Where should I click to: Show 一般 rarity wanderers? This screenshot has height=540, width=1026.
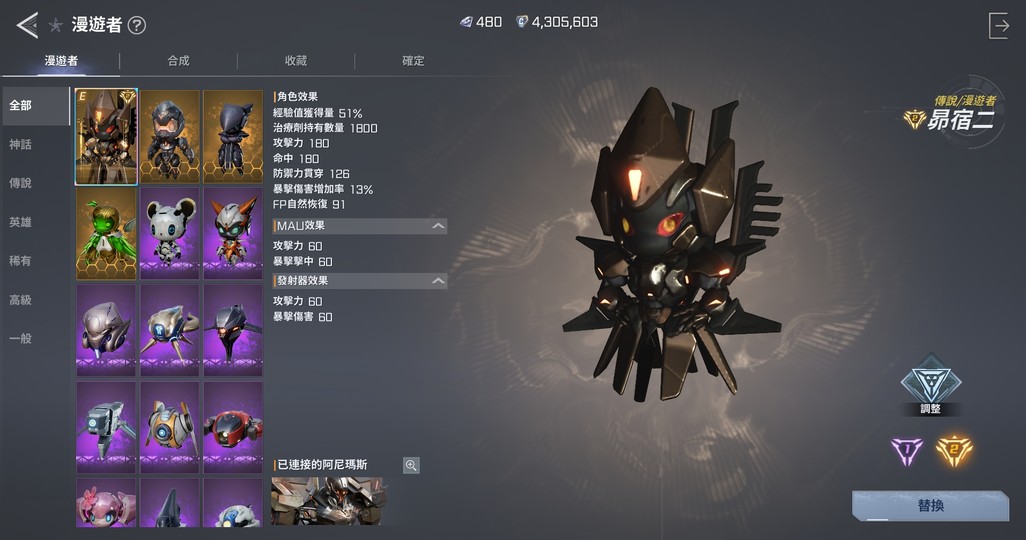20,339
